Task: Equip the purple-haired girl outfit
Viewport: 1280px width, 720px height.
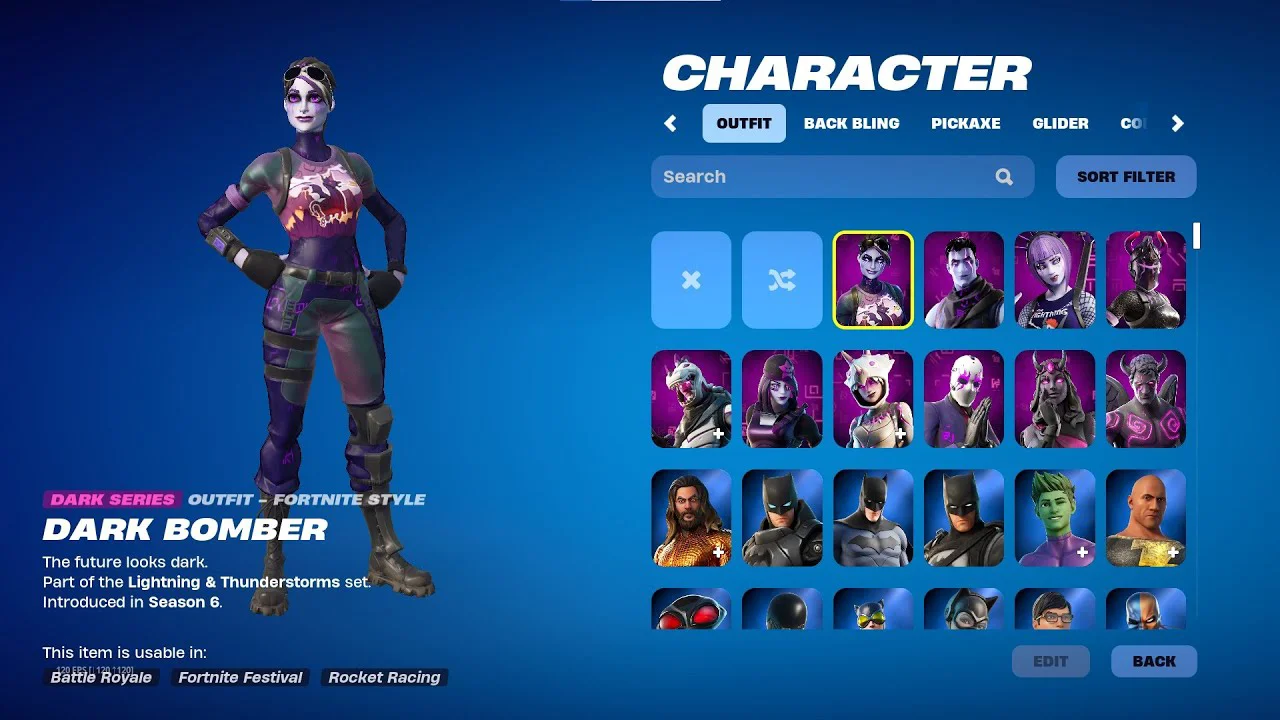Action: pos(1055,280)
